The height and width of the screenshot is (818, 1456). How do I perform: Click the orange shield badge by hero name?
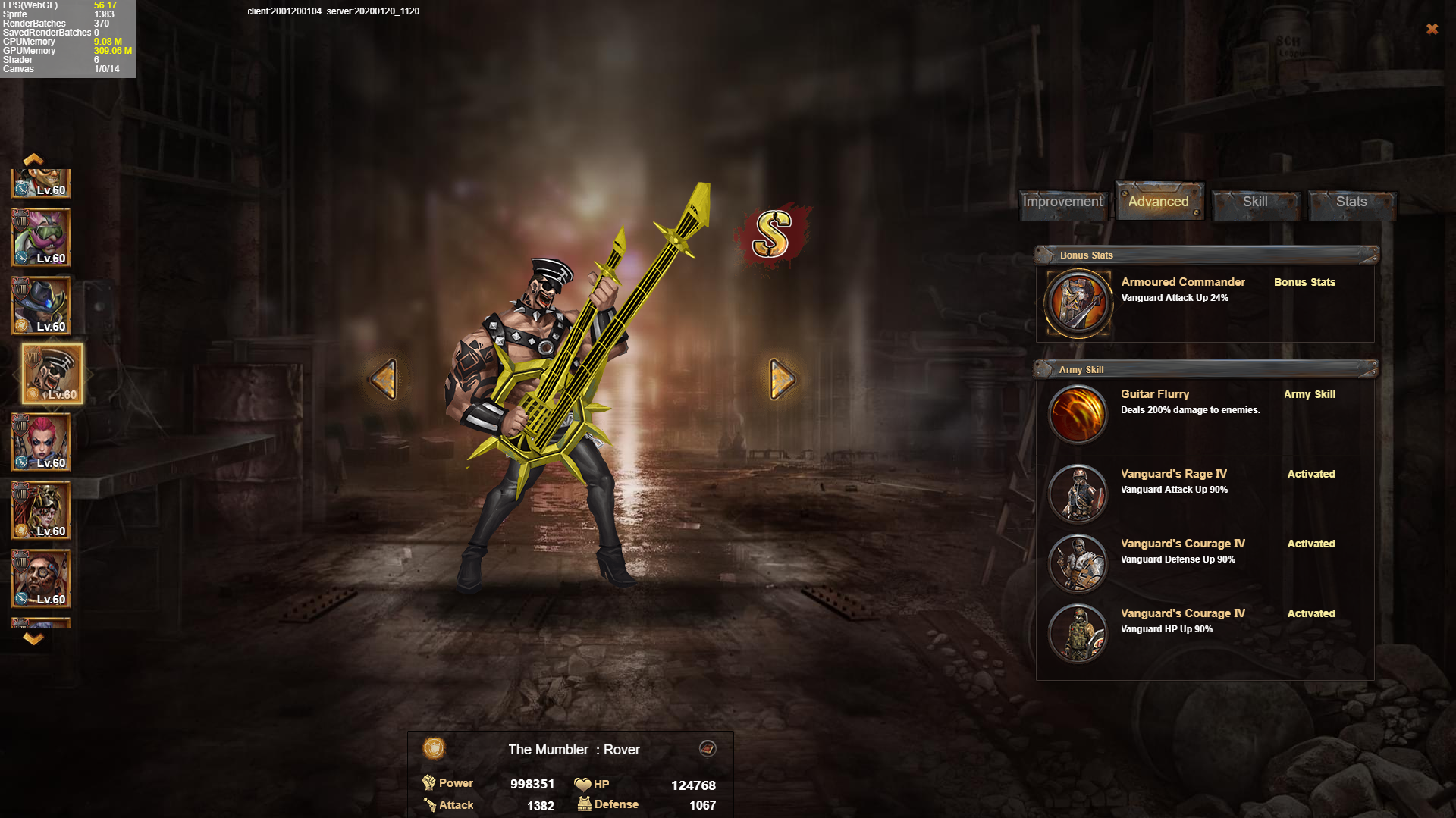434,749
